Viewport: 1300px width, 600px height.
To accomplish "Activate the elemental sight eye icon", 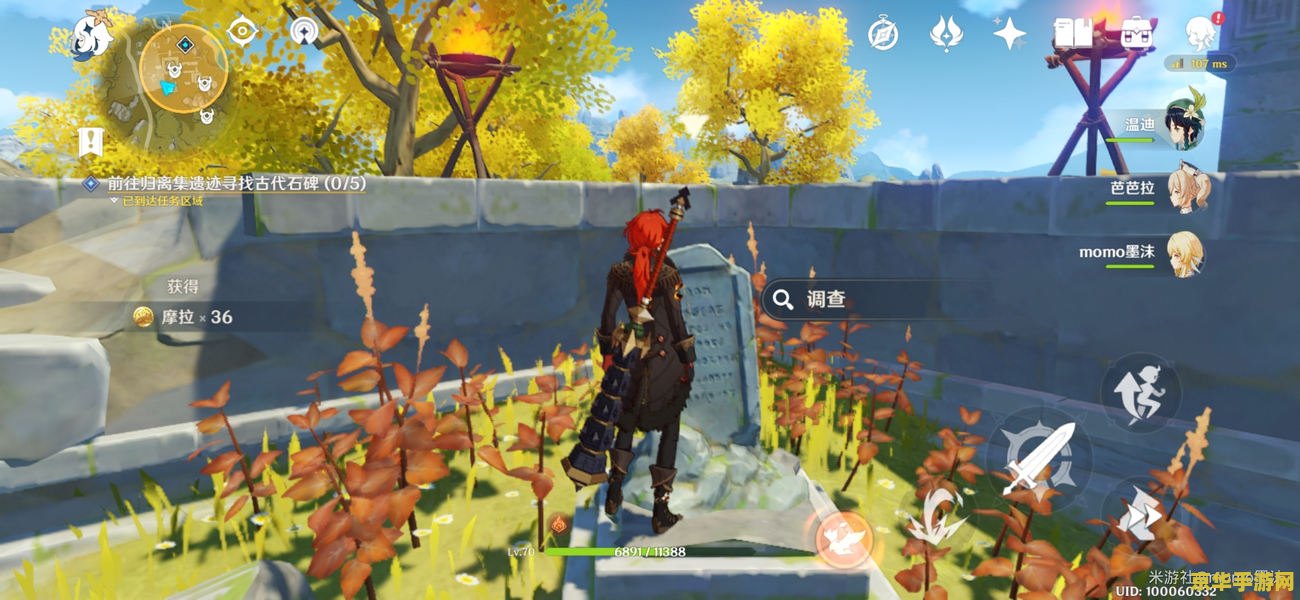I will pyautogui.click(x=243, y=31).
